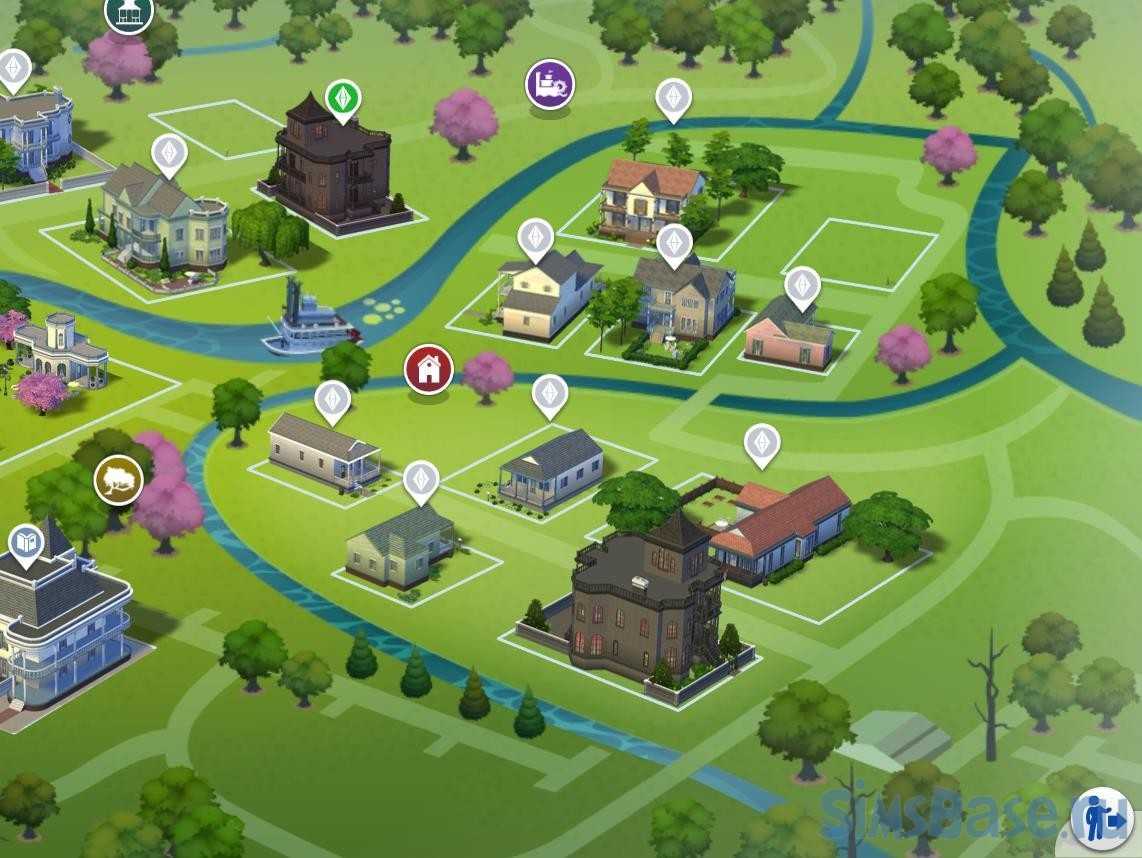The width and height of the screenshot is (1142, 858).
Task: Click the pin above the yellow-green manor
Action: click(x=169, y=154)
